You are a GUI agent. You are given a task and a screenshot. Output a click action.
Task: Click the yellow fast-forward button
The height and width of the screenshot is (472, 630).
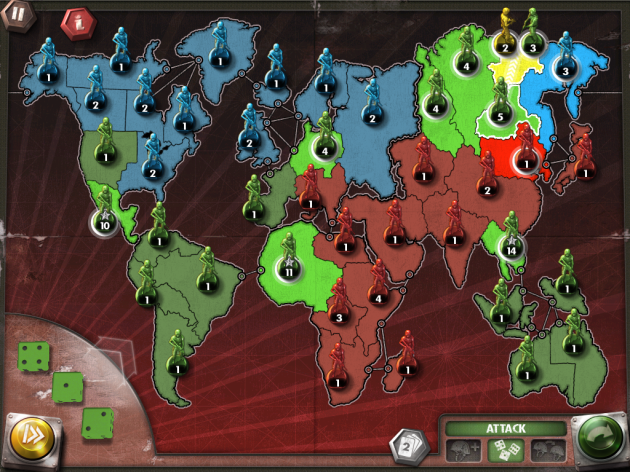click(32, 437)
